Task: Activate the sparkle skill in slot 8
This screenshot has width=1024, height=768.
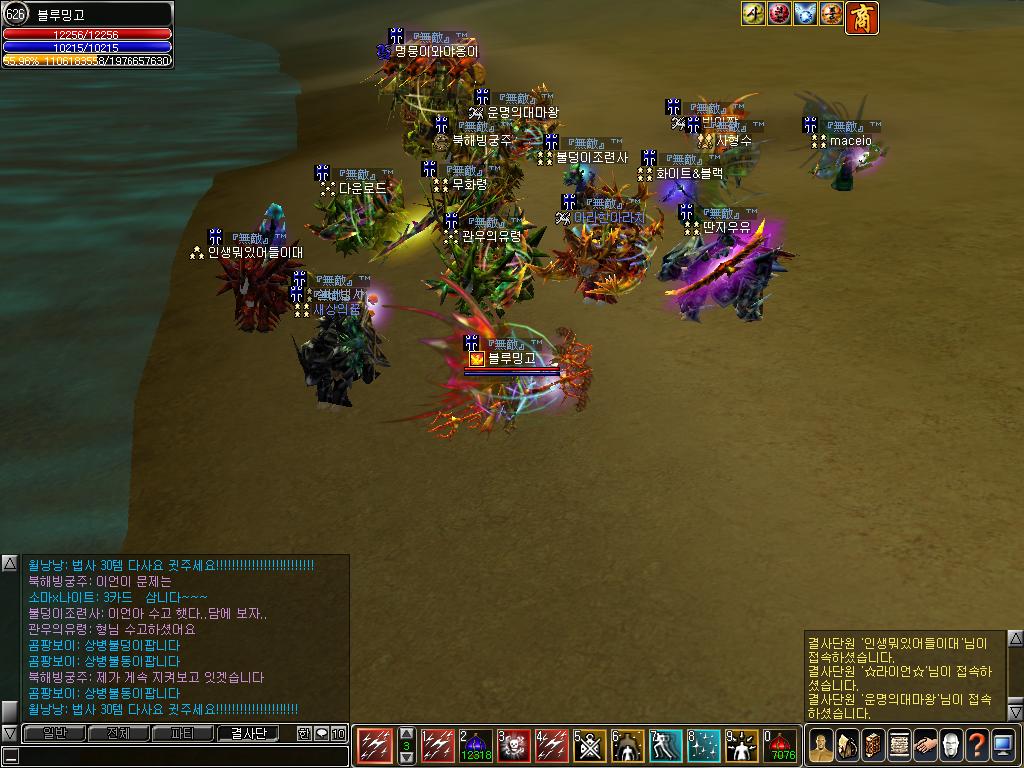Action: click(704, 746)
